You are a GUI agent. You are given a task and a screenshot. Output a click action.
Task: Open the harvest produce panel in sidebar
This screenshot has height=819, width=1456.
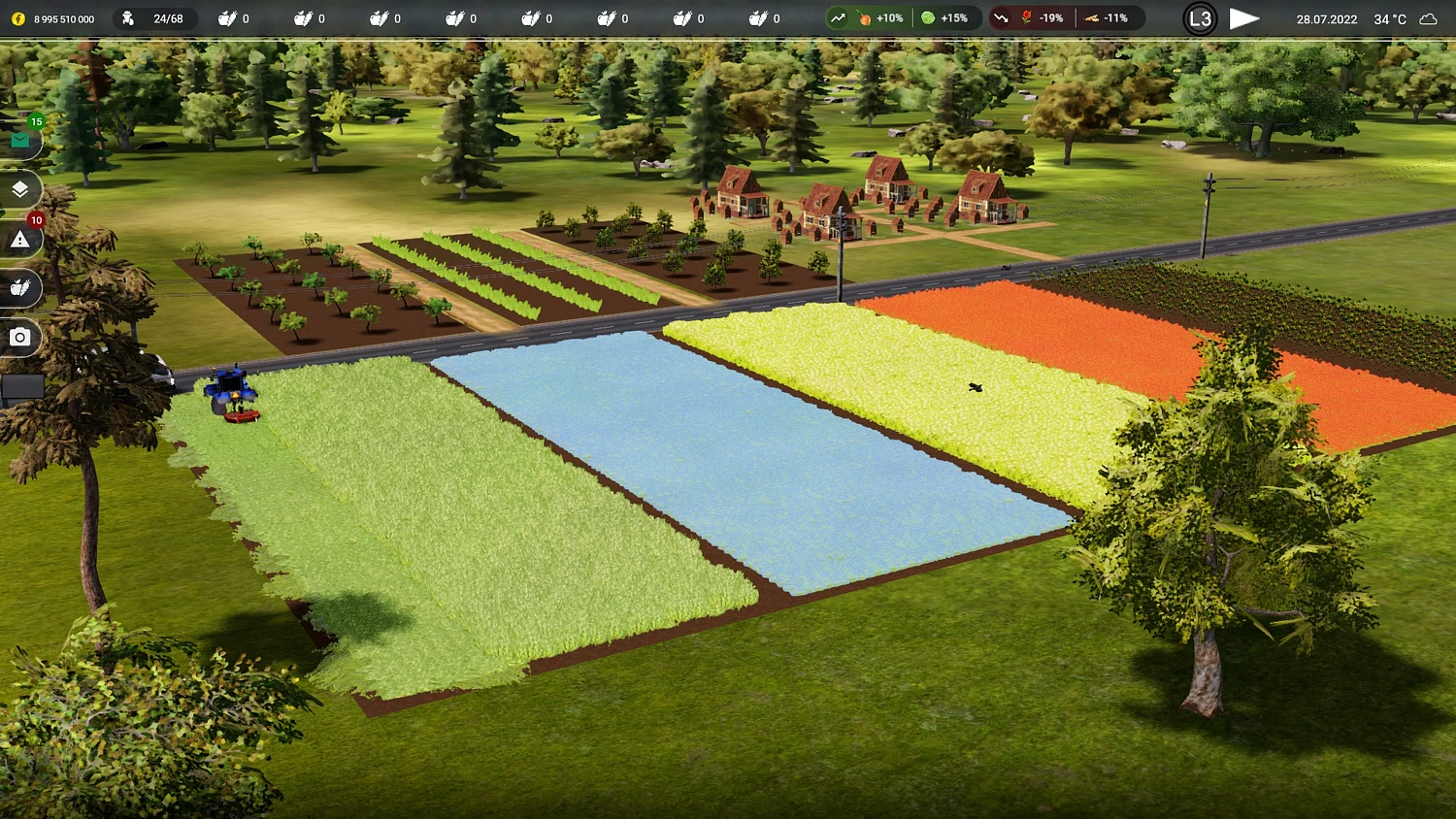[x=20, y=288]
